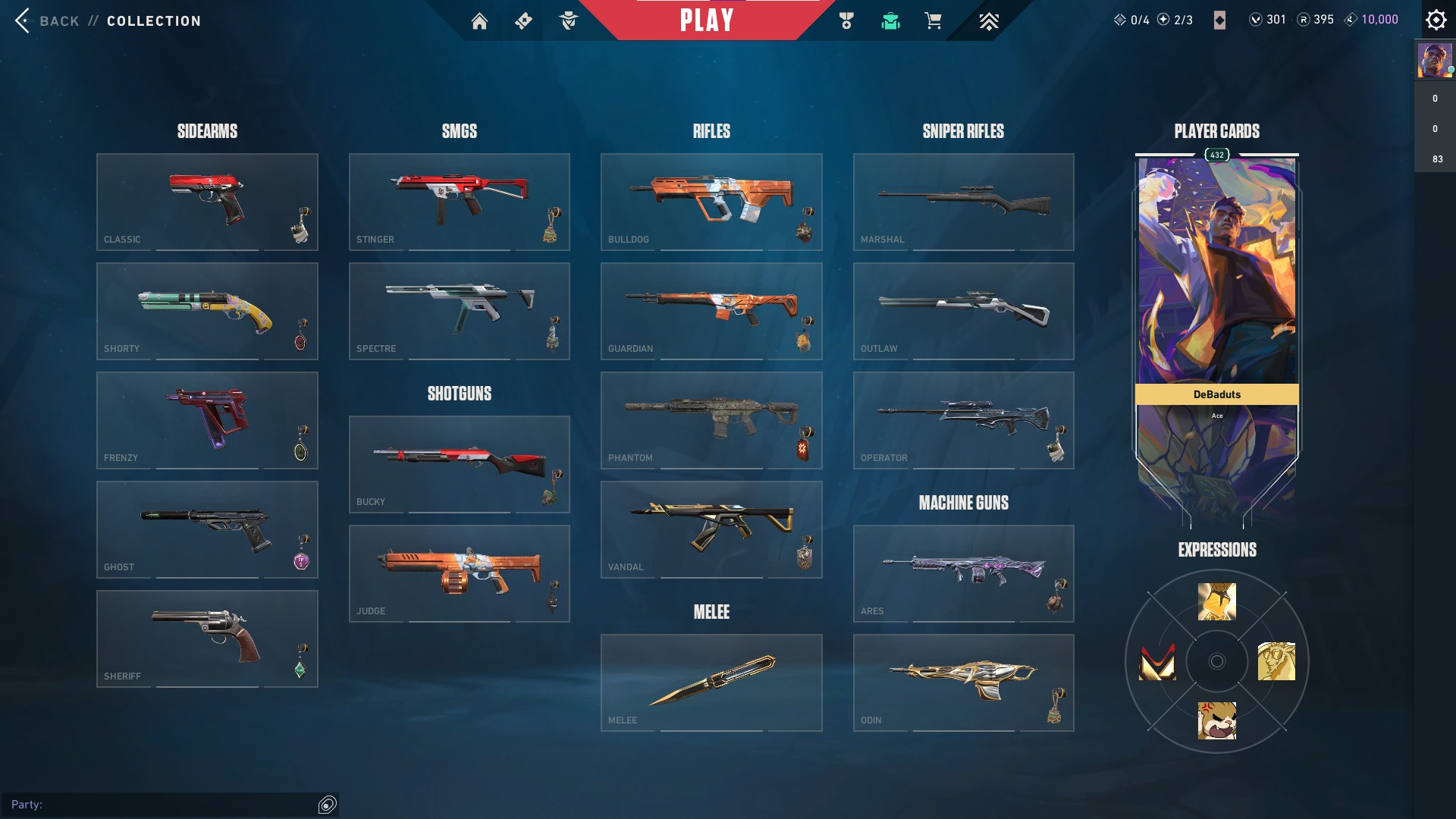Open the Judge shotgun slot
Image resolution: width=1456 pixels, height=819 pixels.
click(459, 573)
